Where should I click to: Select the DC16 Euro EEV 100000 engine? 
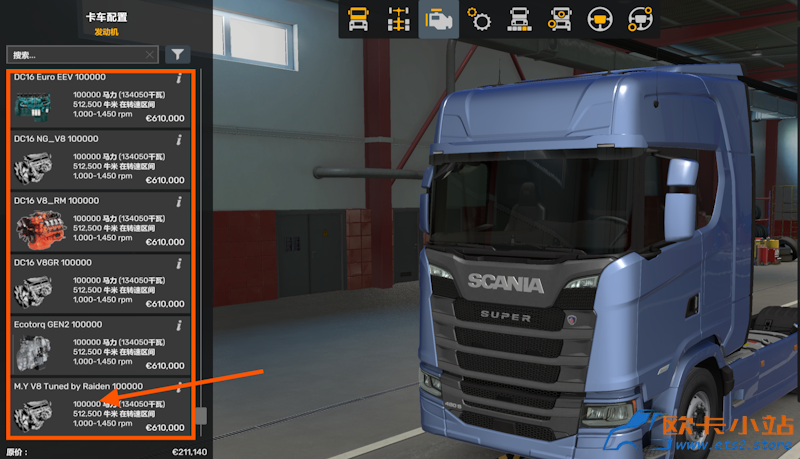click(x=99, y=100)
